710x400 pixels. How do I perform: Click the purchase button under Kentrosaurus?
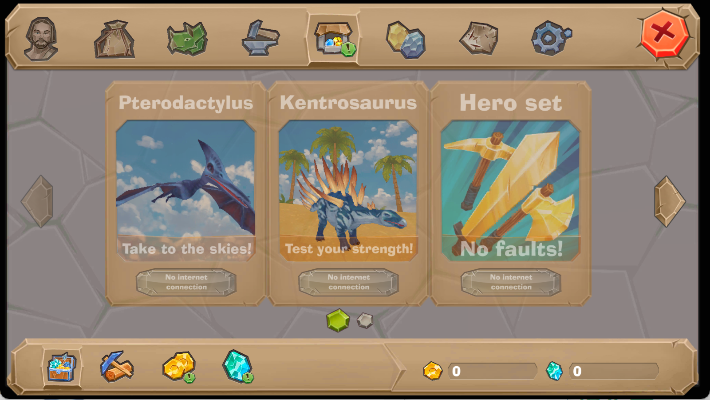point(348,282)
